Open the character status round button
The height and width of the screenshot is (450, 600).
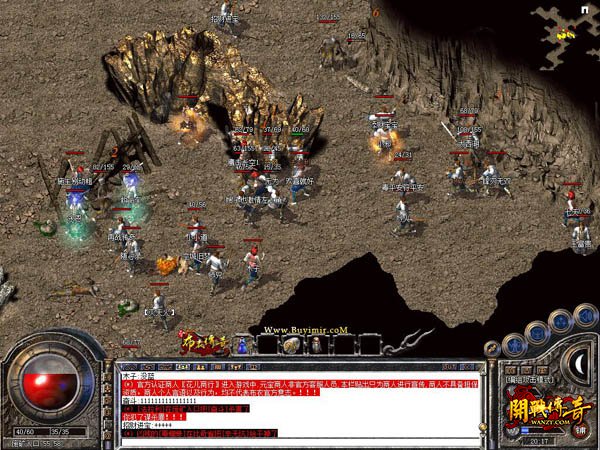(511, 343)
